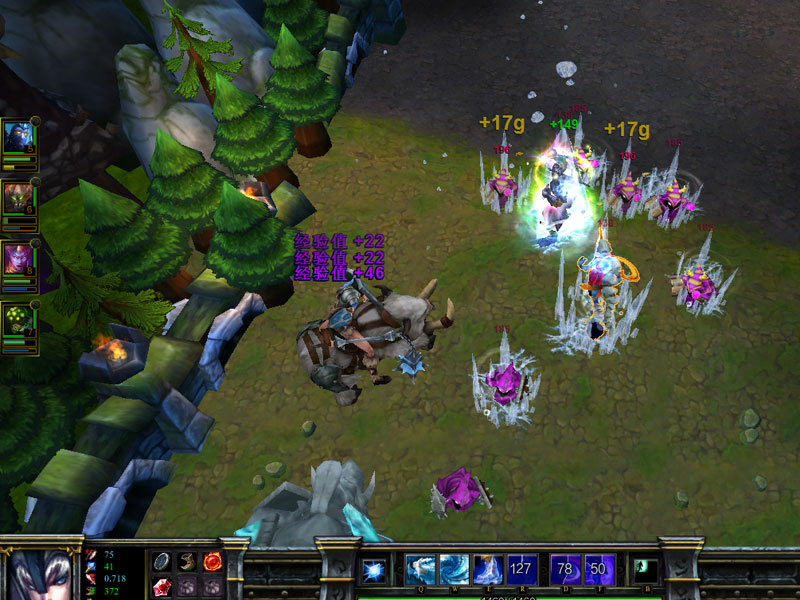
Task: Select the purple-skinned level 8 ally portrait
Action: tap(17, 259)
